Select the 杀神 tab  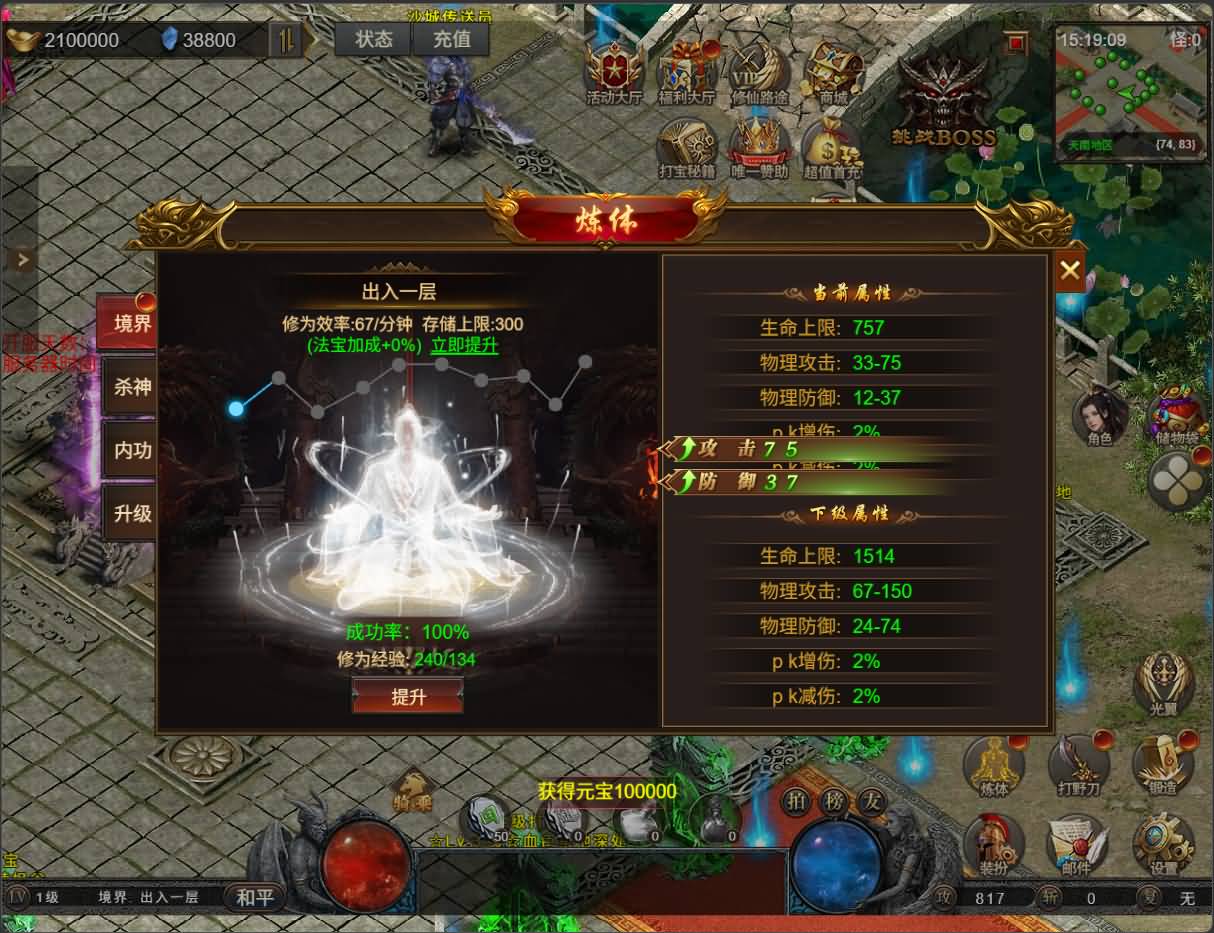tap(131, 386)
